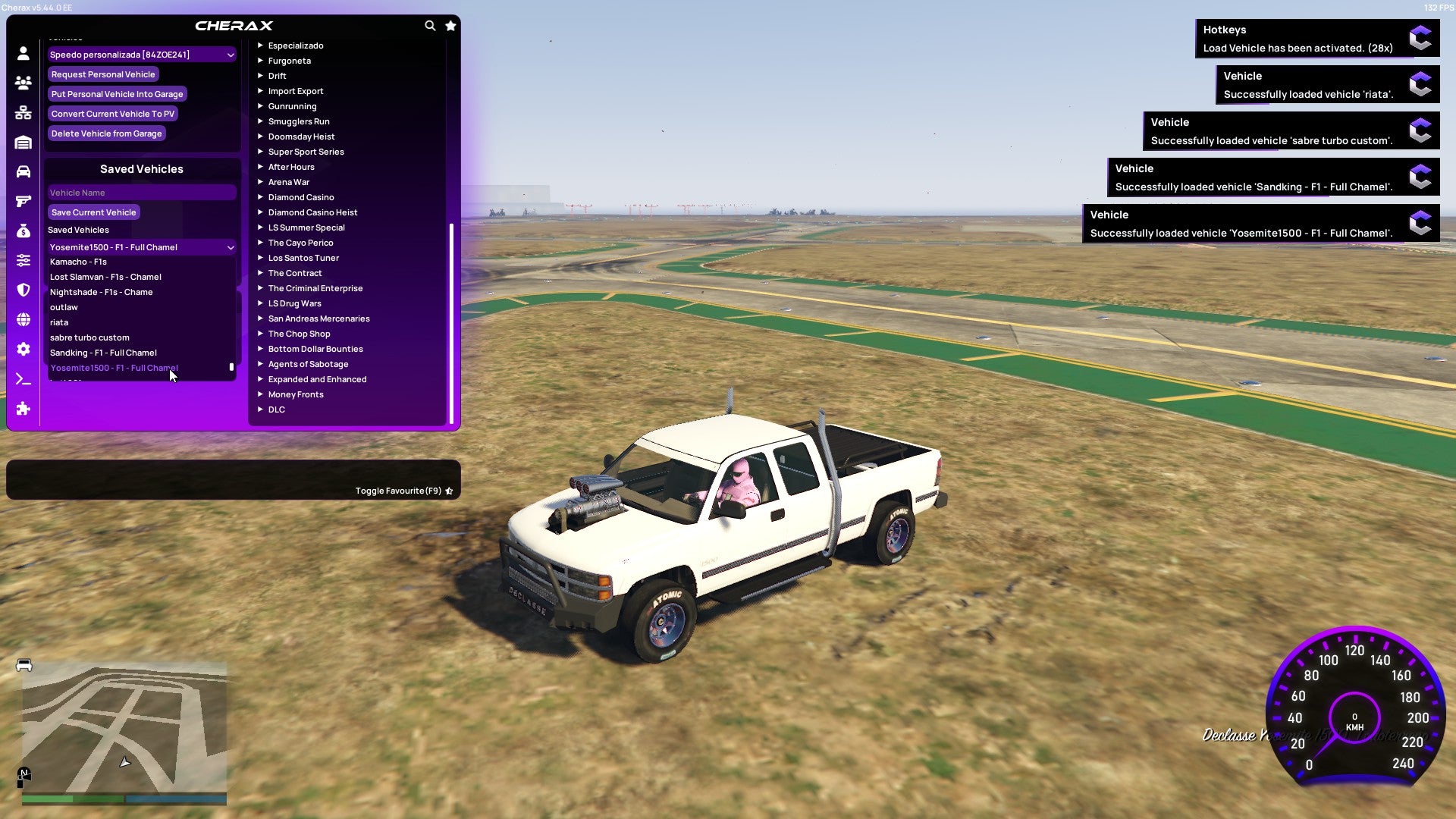
Task: Open the Cherax search magnifier
Action: pos(430,25)
